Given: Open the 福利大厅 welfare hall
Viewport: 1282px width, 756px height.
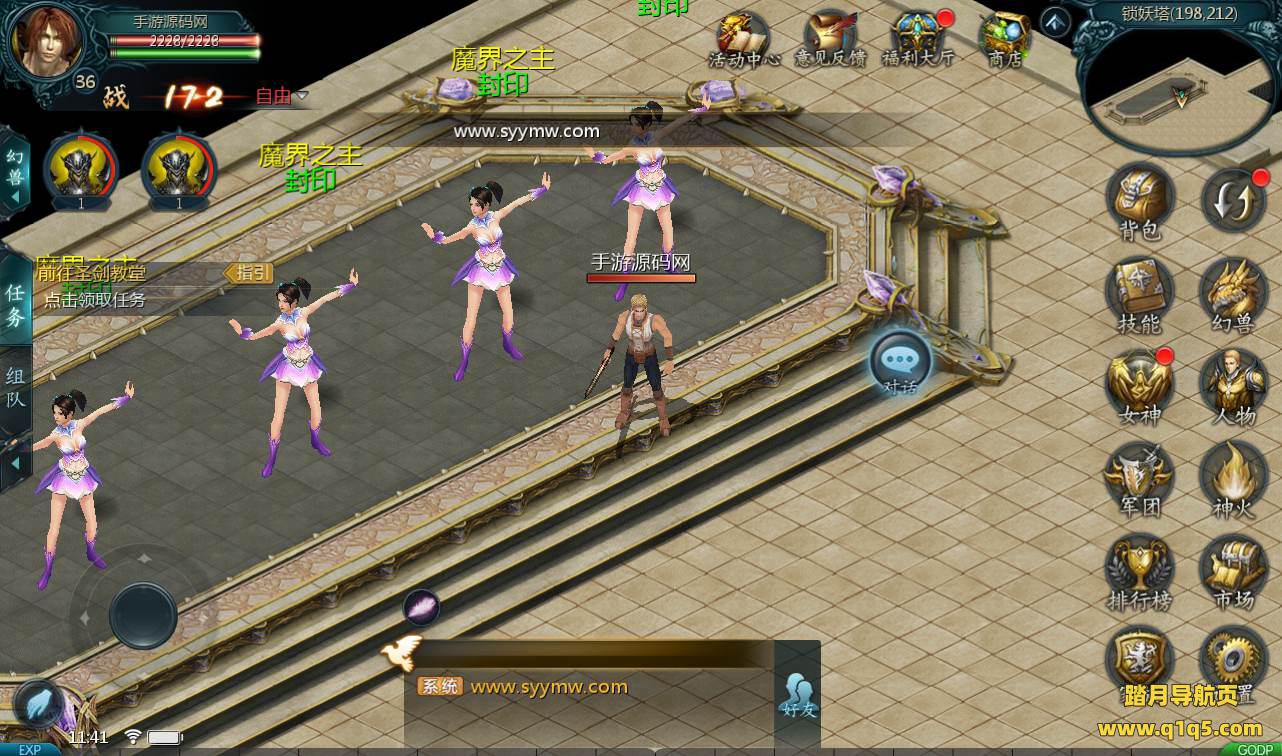Looking at the screenshot, I should [x=917, y=38].
